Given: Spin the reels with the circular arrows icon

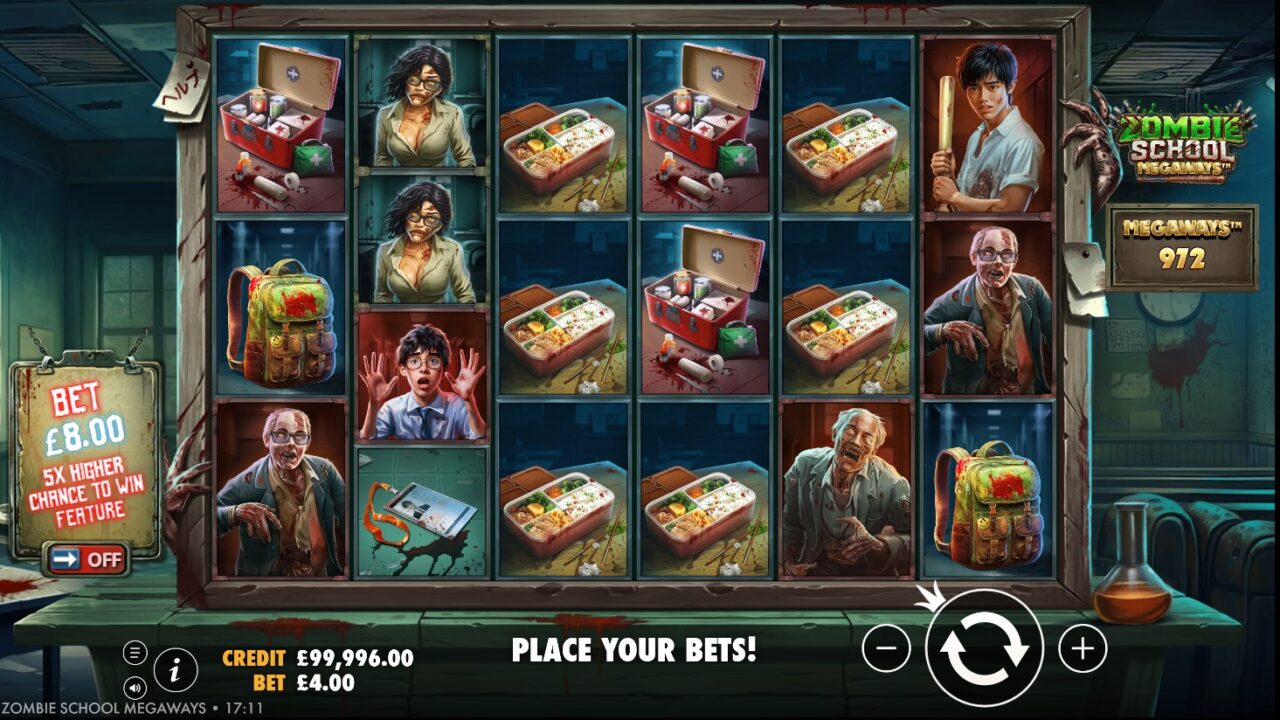Looking at the screenshot, I should (x=988, y=649).
